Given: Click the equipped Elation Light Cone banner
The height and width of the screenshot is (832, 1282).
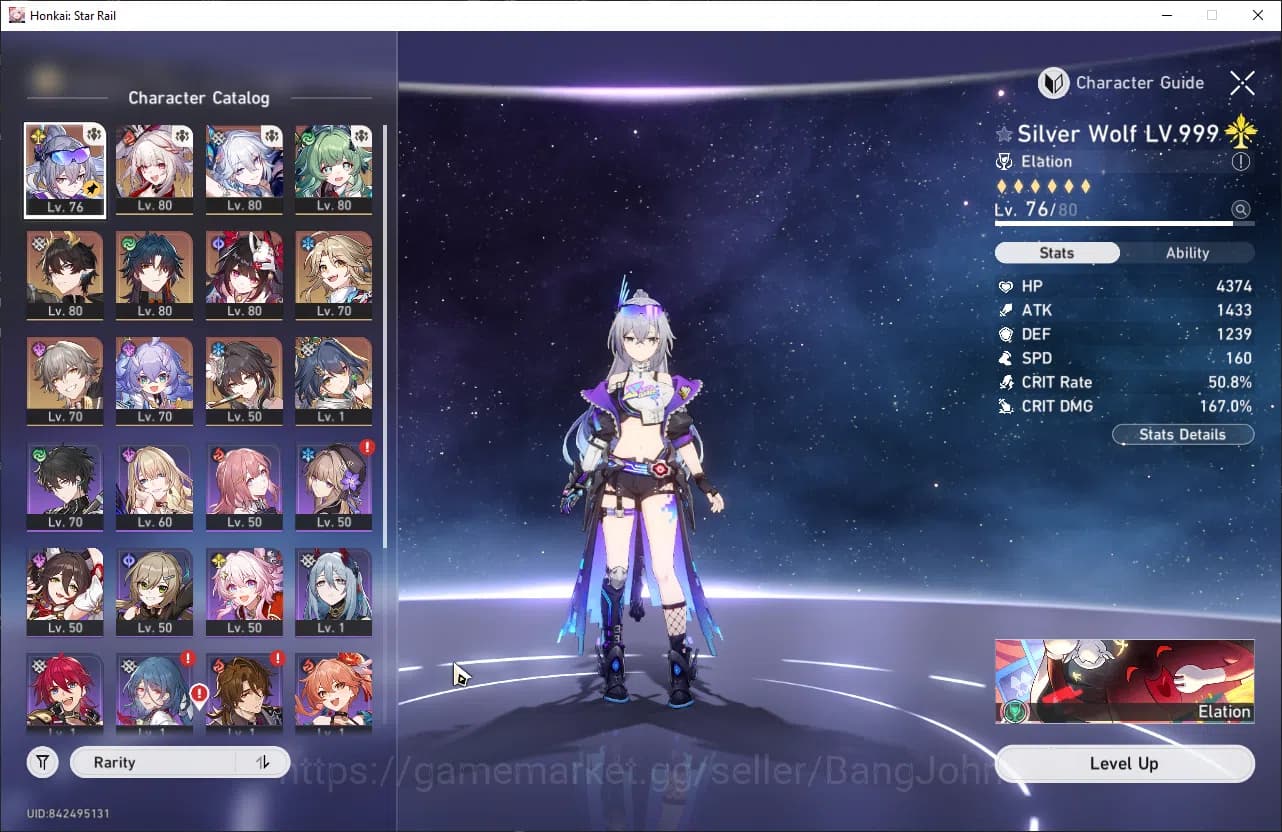Looking at the screenshot, I should 1124,681.
